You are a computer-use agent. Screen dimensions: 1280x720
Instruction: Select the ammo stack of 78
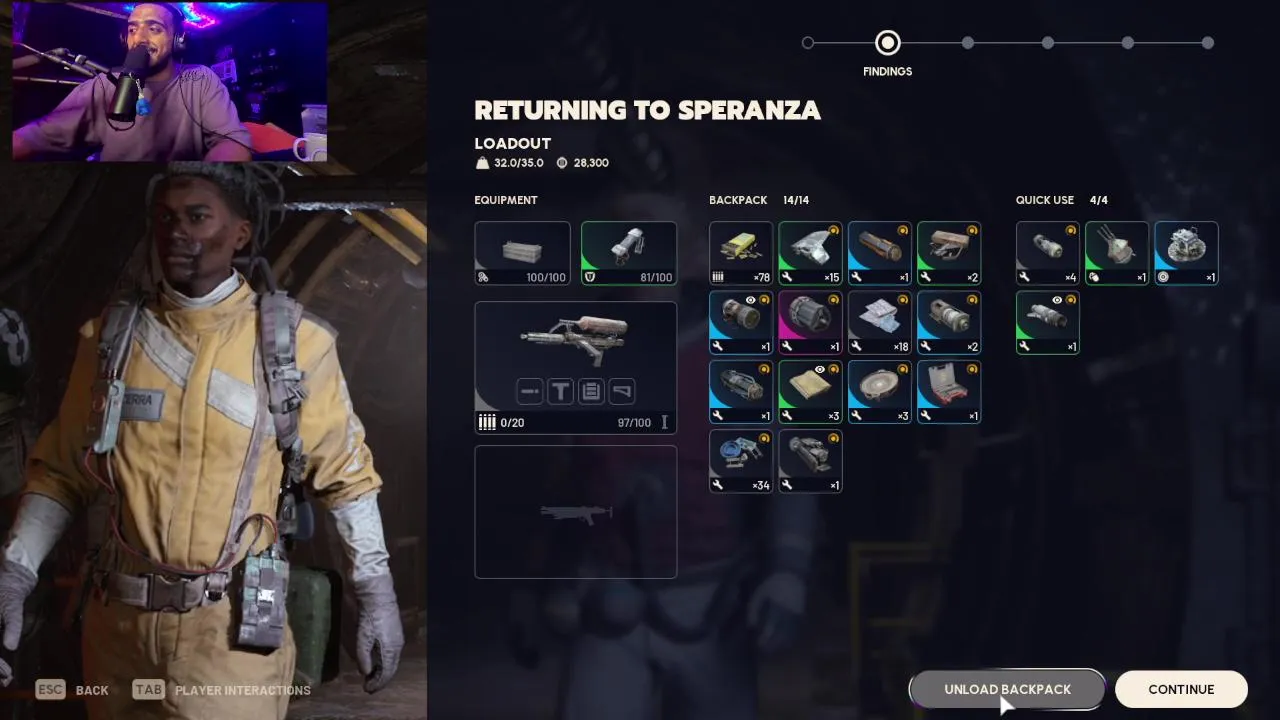click(741, 253)
